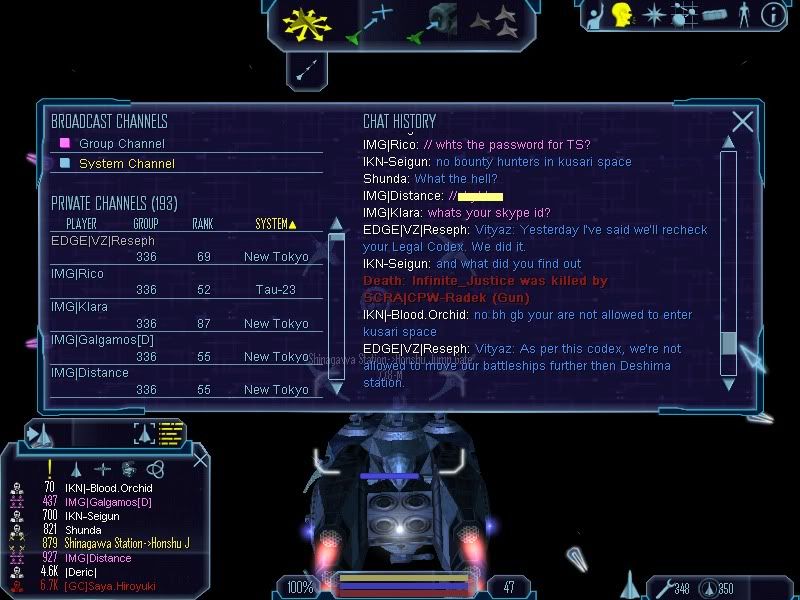Select the Group Channel broadcast
This screenshot has width=800, height=600.
pyautogui.click(x=121, y=144)
